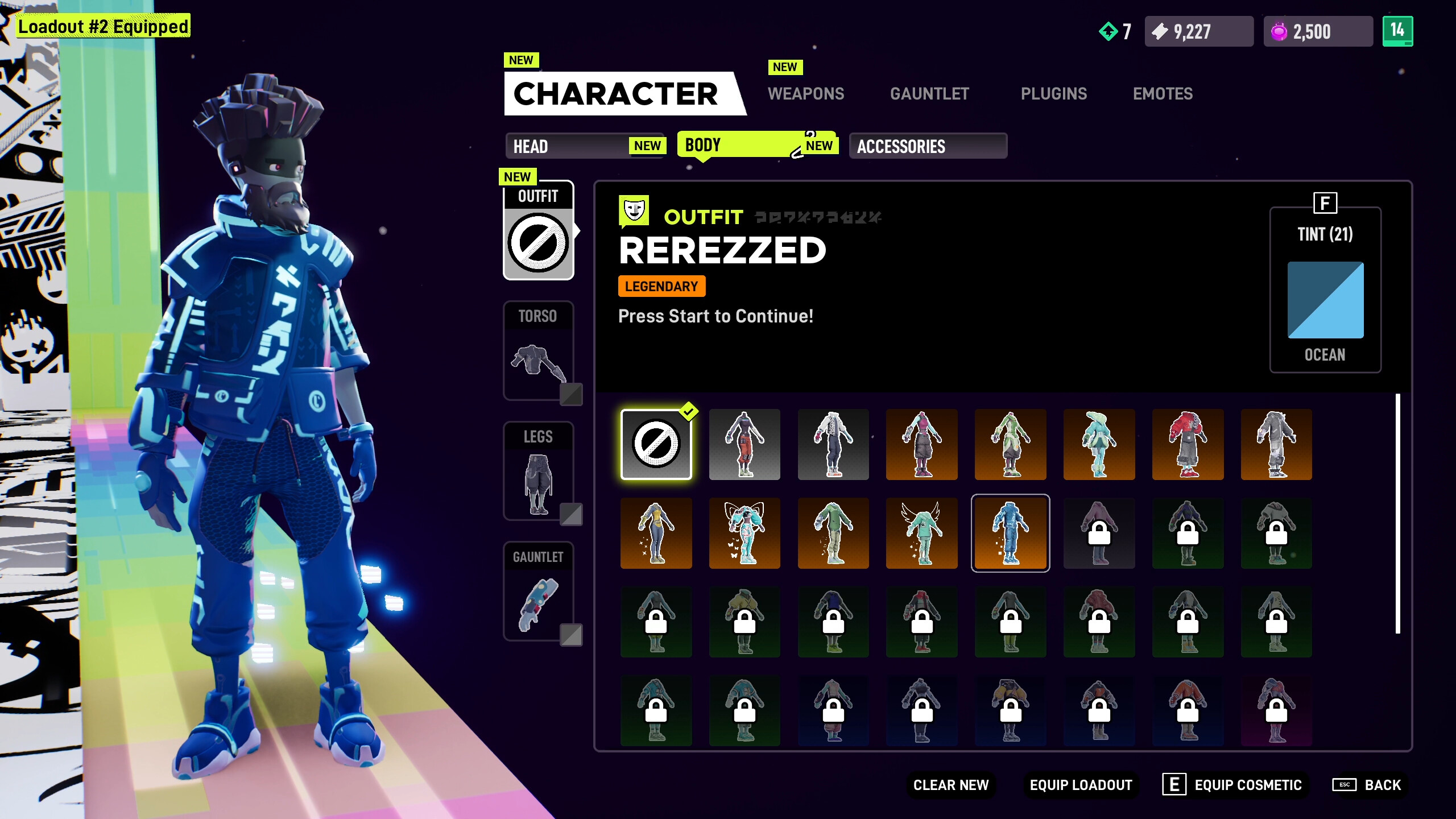The height and width of the screenshot is (819, 1456).
Task: Select the Outfit slot icon
Action: coord(538,242)
